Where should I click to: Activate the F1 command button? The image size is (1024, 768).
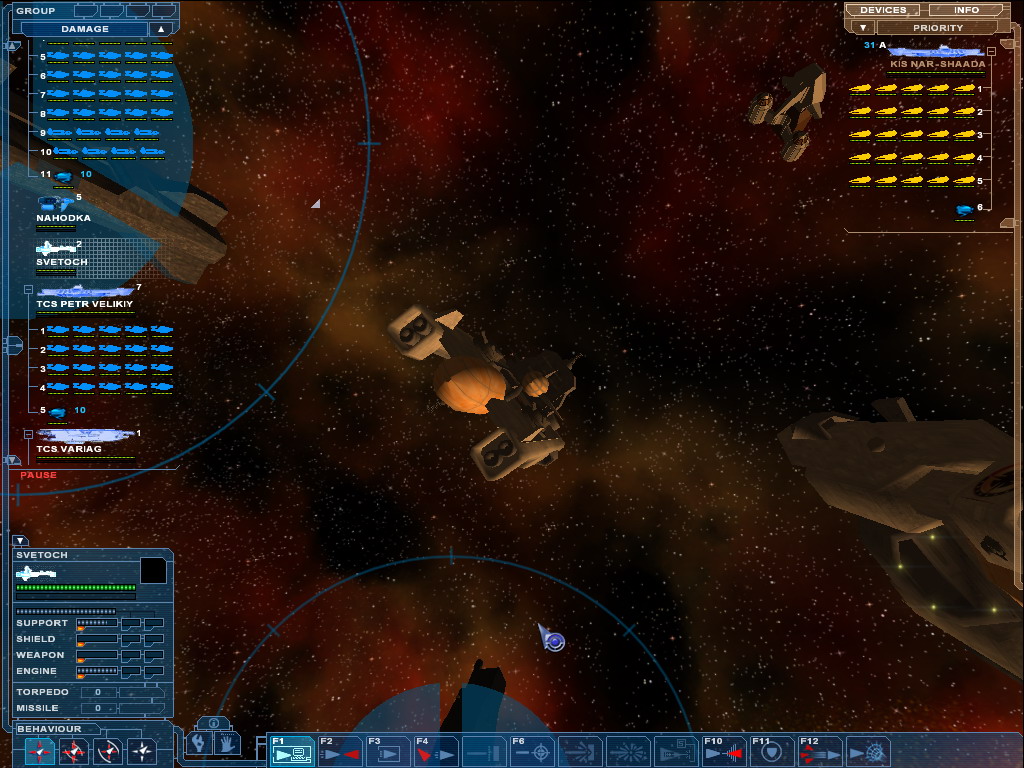[x=292, y=750]
